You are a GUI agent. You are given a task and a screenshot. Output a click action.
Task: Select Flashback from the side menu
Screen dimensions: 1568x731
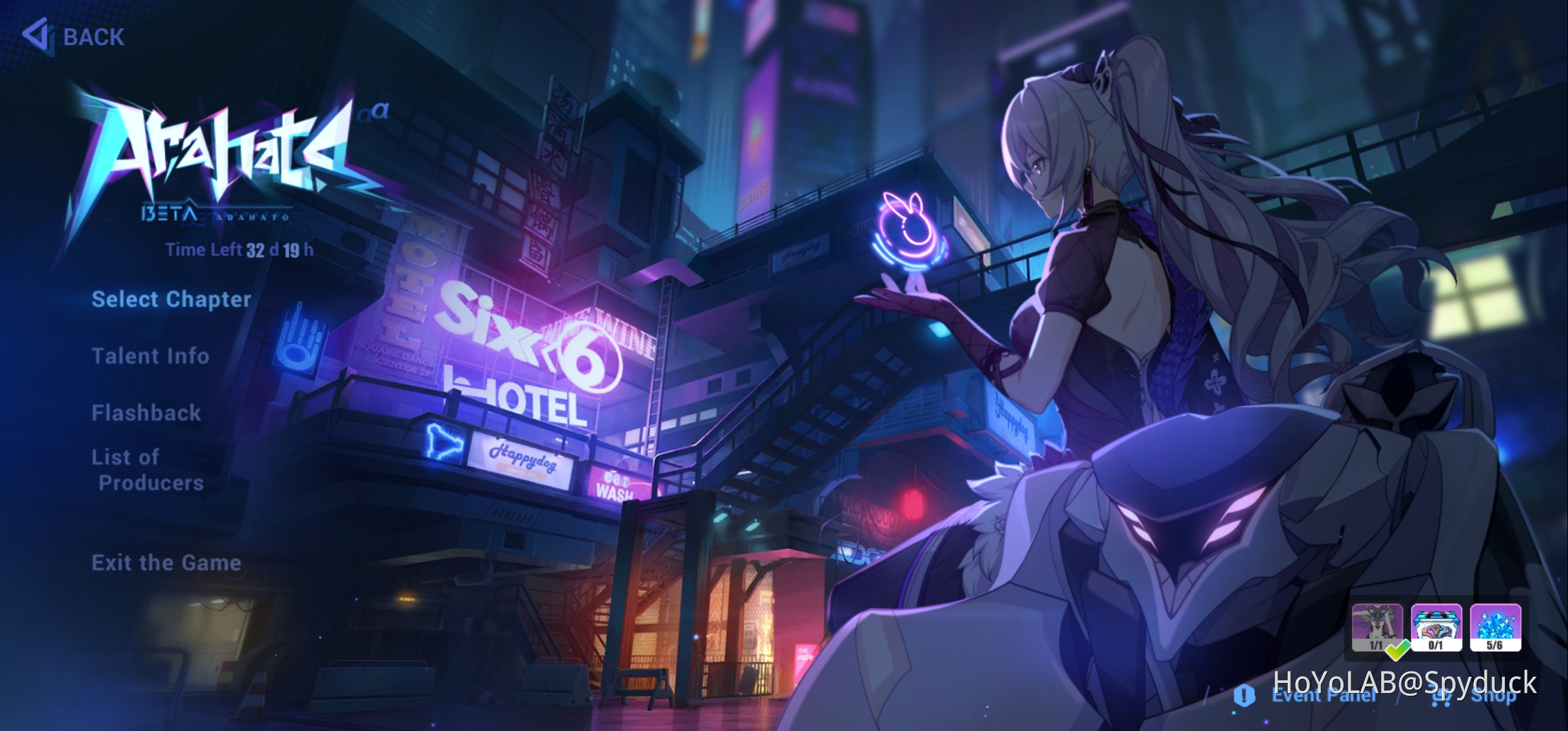point(146,413)
